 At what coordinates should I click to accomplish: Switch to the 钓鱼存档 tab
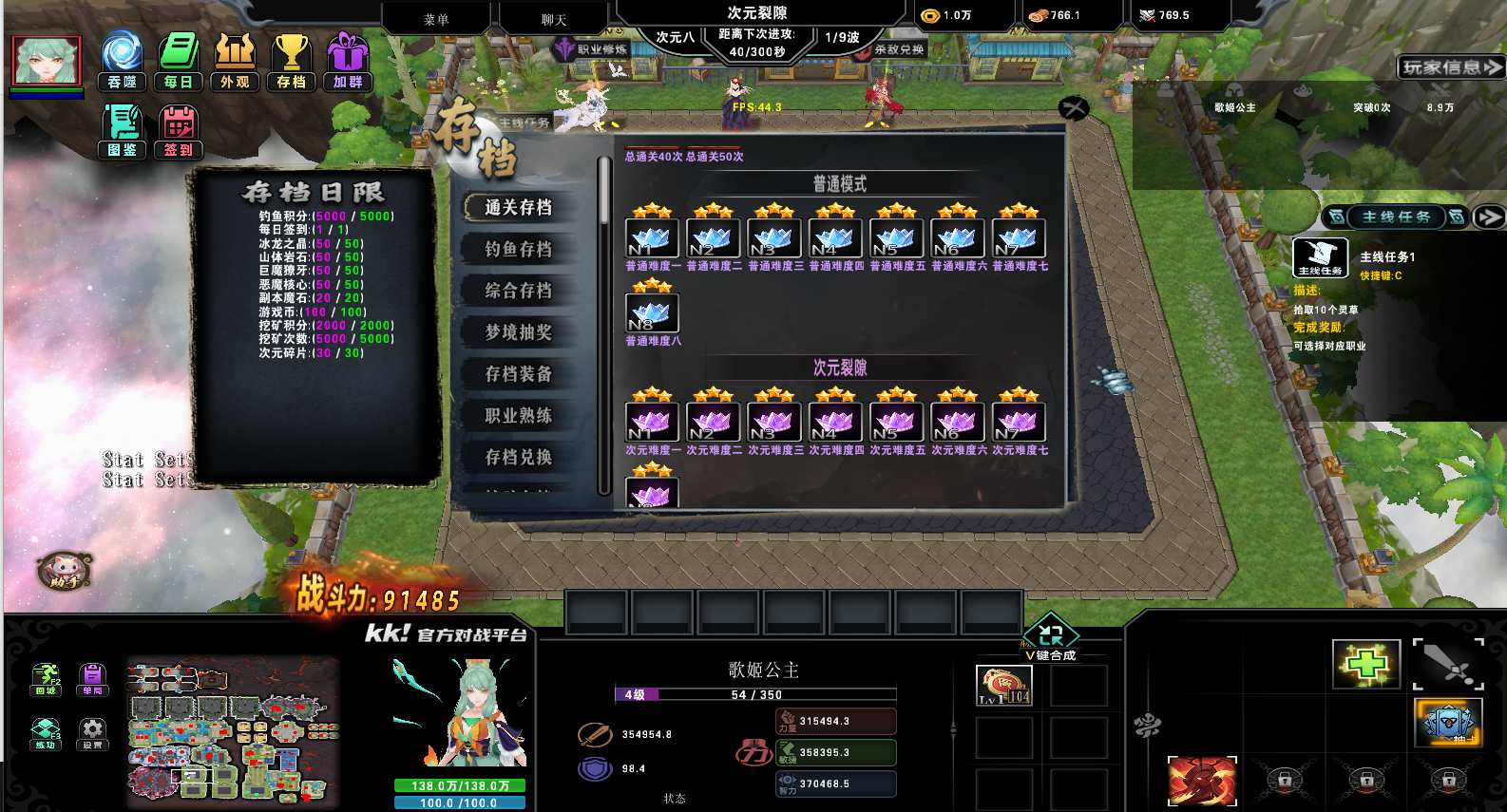519,249
